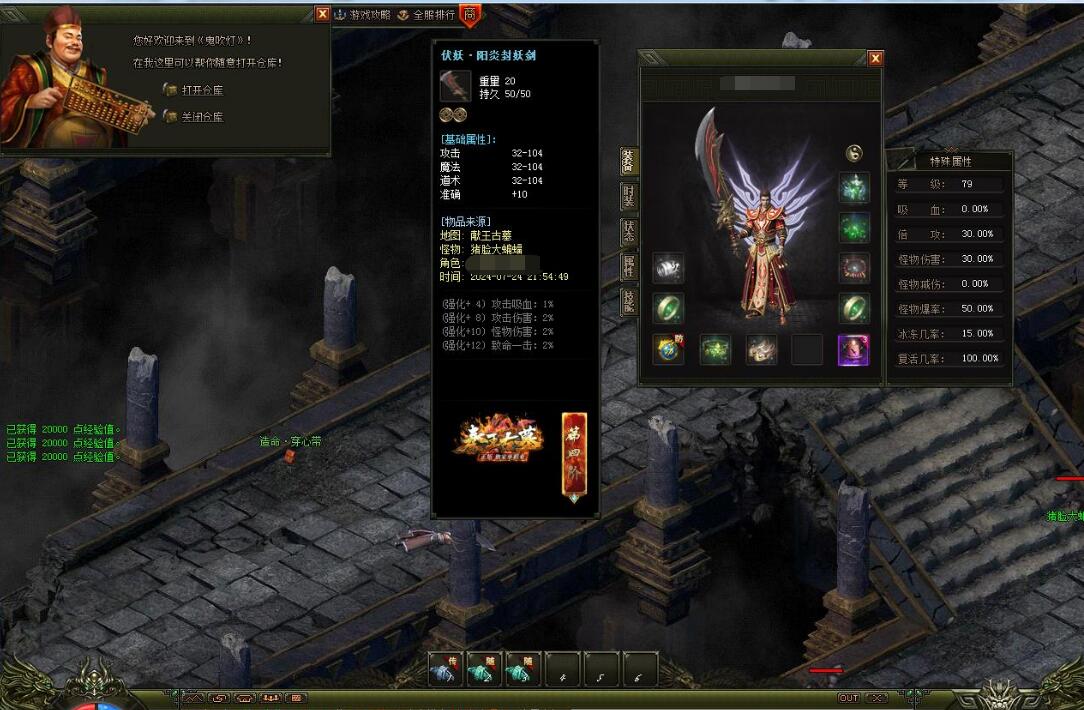The image size is (1084, 710).
Task: Close the warehouse keeper dialogue window
Action: pos(322,14)
